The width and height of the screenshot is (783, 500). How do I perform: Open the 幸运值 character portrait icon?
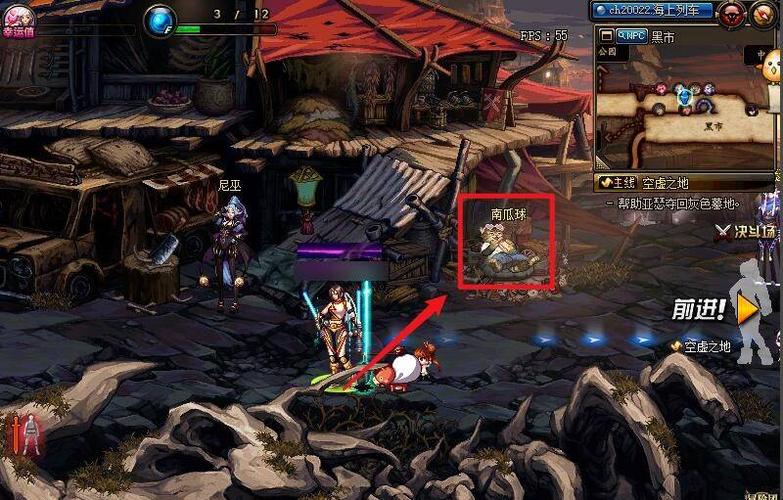coord(20,18)
